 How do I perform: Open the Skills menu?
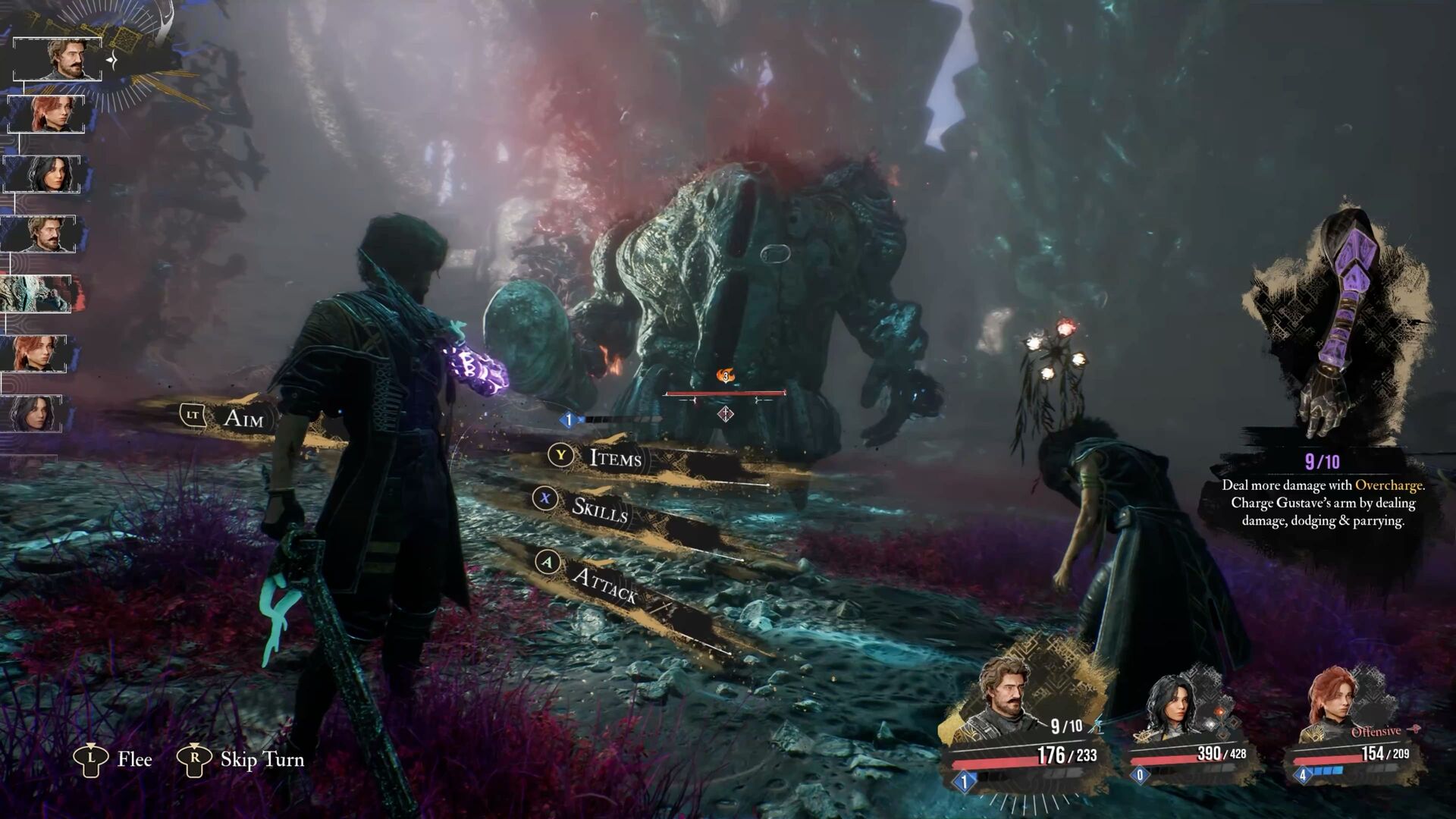(x=599, y=510)
